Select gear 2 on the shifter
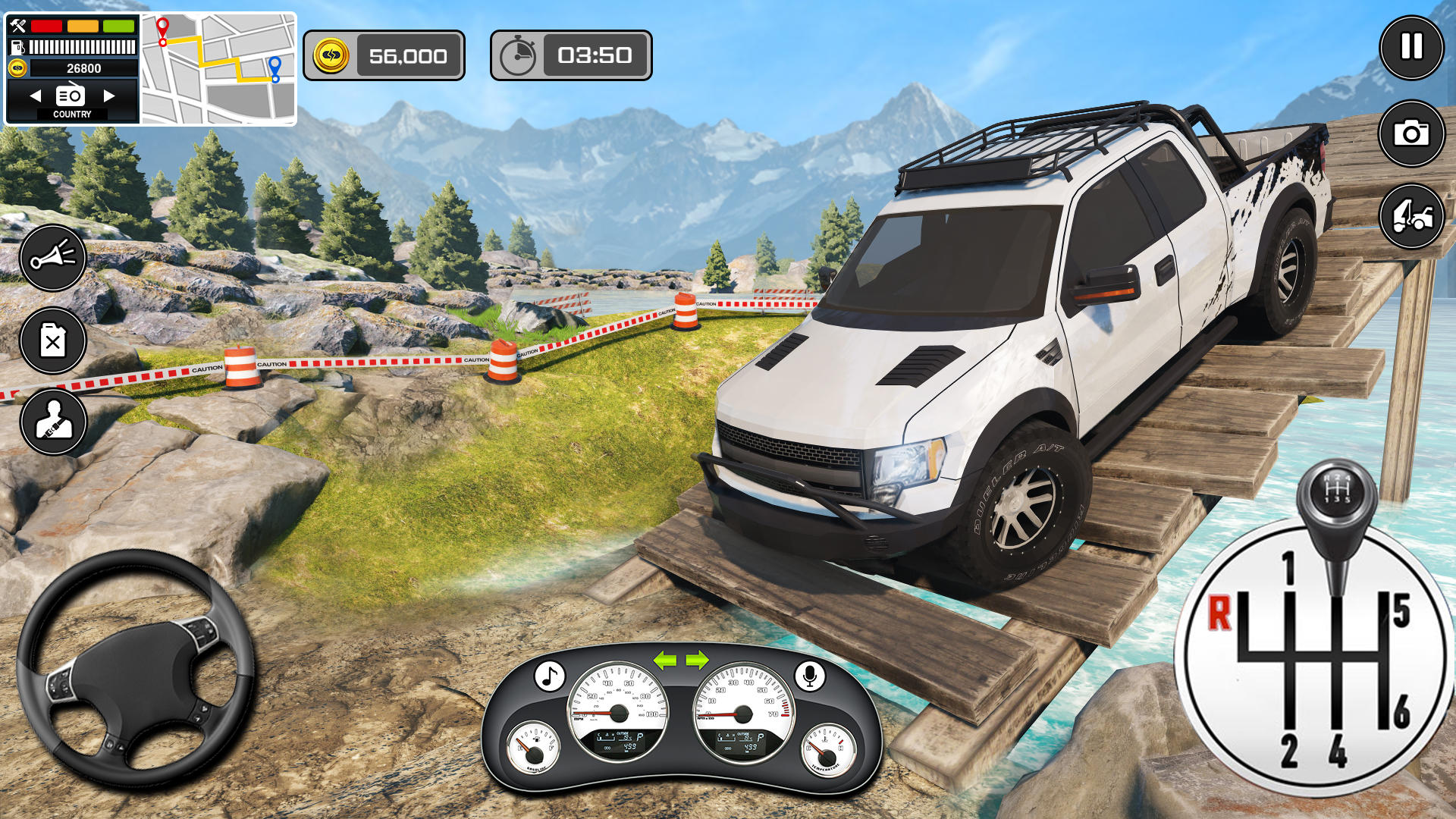 (x=1288, y=751)
